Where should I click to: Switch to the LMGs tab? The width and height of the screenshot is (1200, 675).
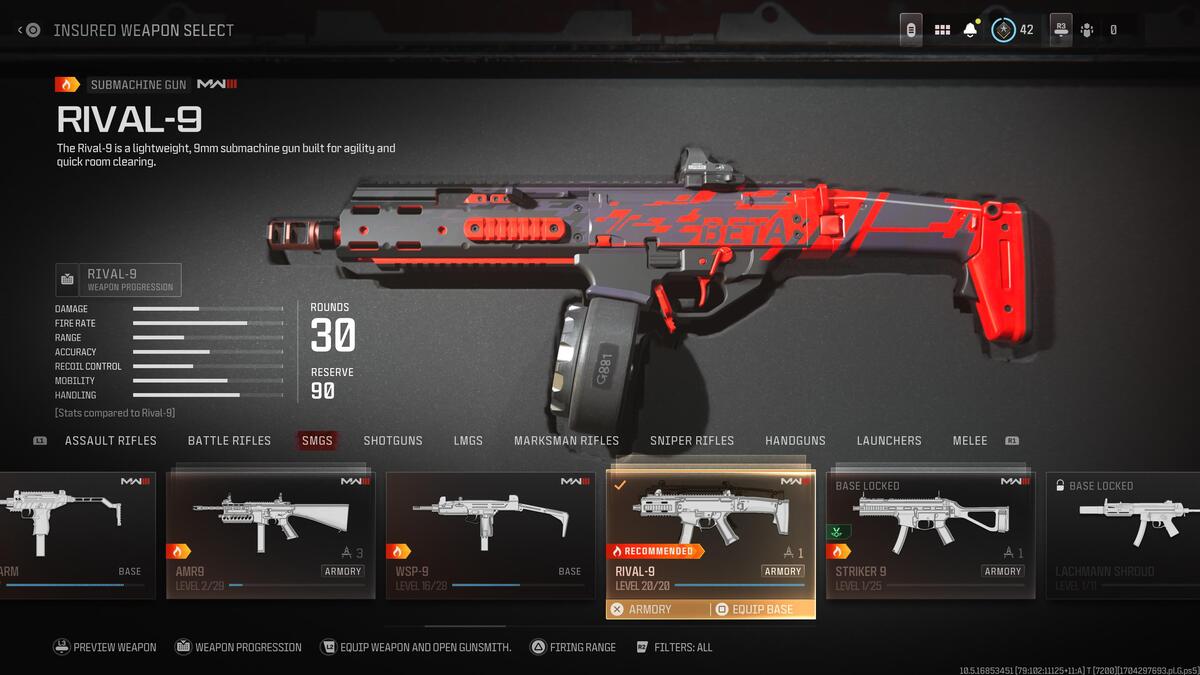(x=468, y=440)
